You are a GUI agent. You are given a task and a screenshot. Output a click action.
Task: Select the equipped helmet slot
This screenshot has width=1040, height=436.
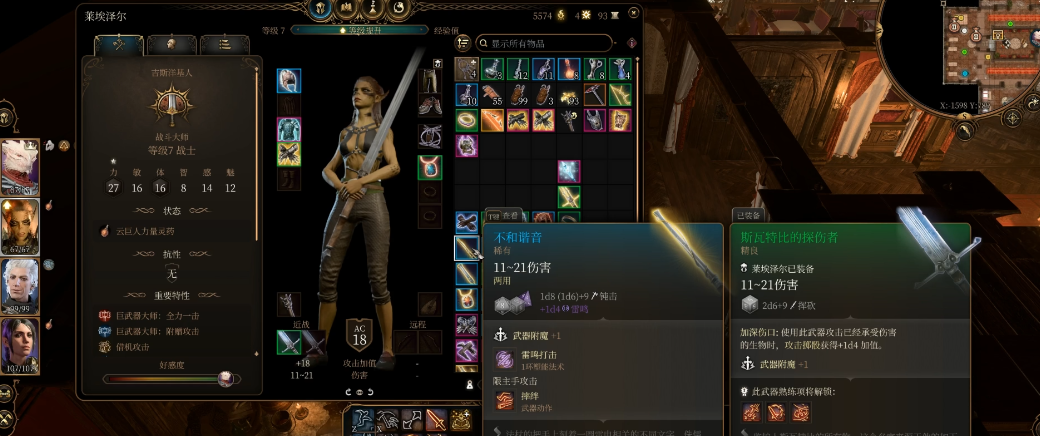289,79
